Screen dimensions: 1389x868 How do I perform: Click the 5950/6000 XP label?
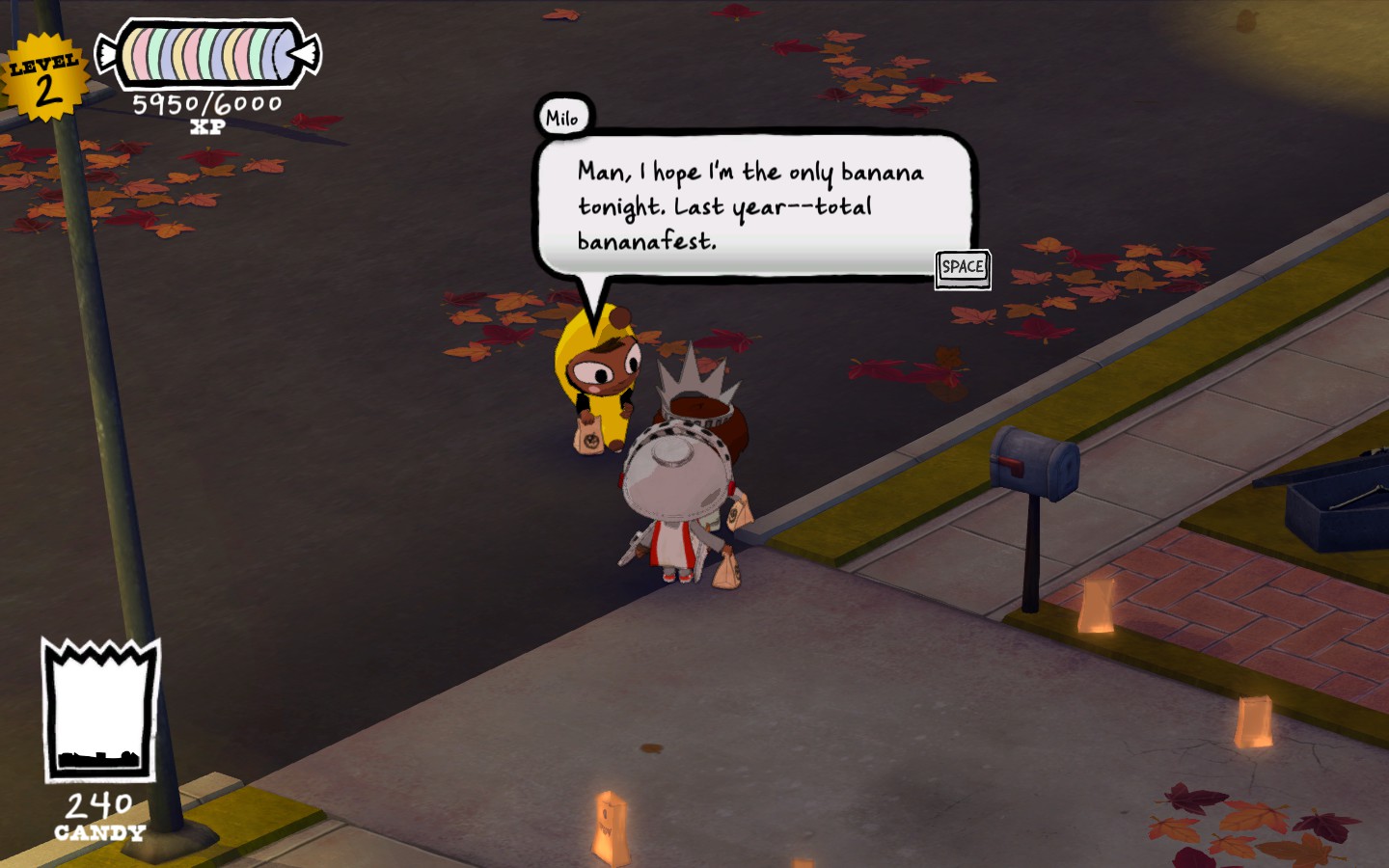click(x=208, y=101)
